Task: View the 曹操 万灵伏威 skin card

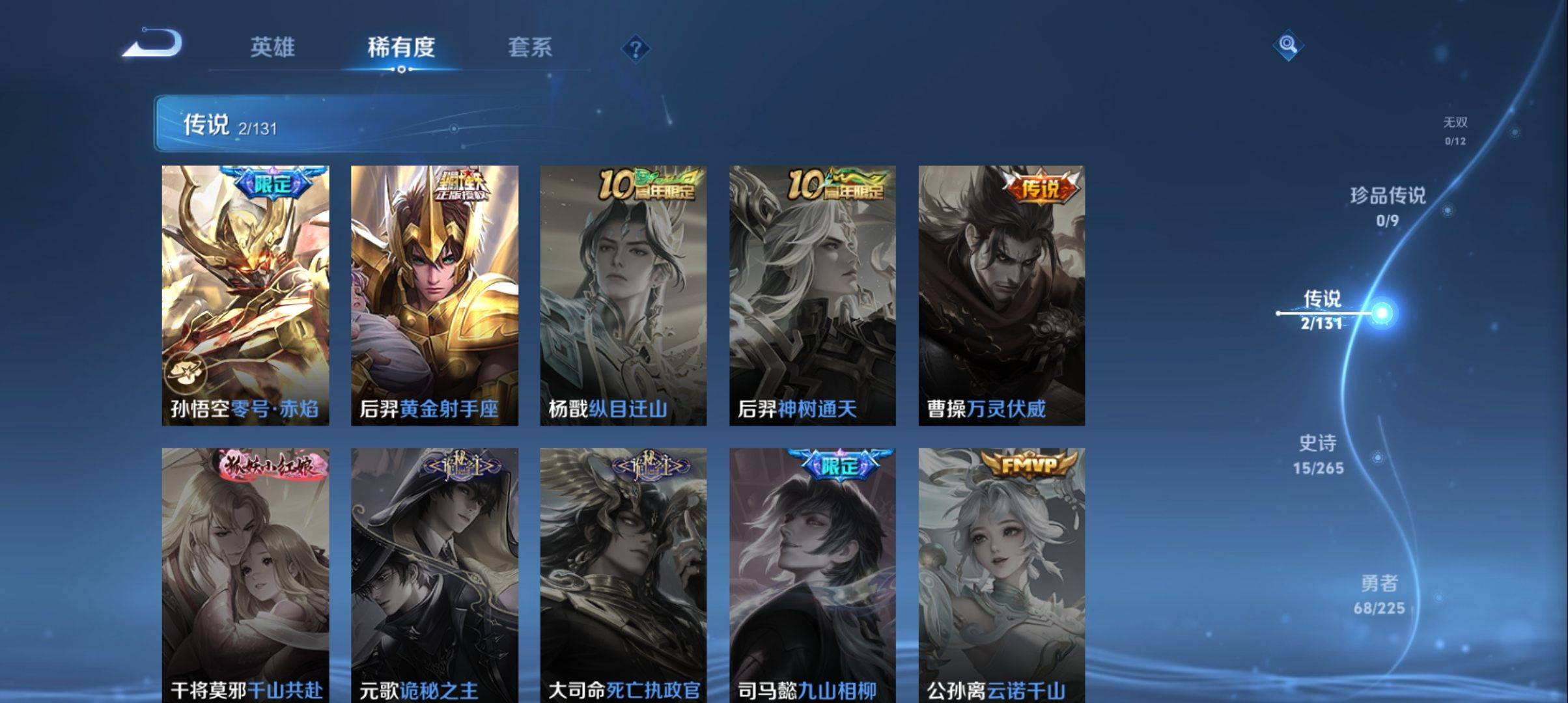Action: pos(1001,295)
